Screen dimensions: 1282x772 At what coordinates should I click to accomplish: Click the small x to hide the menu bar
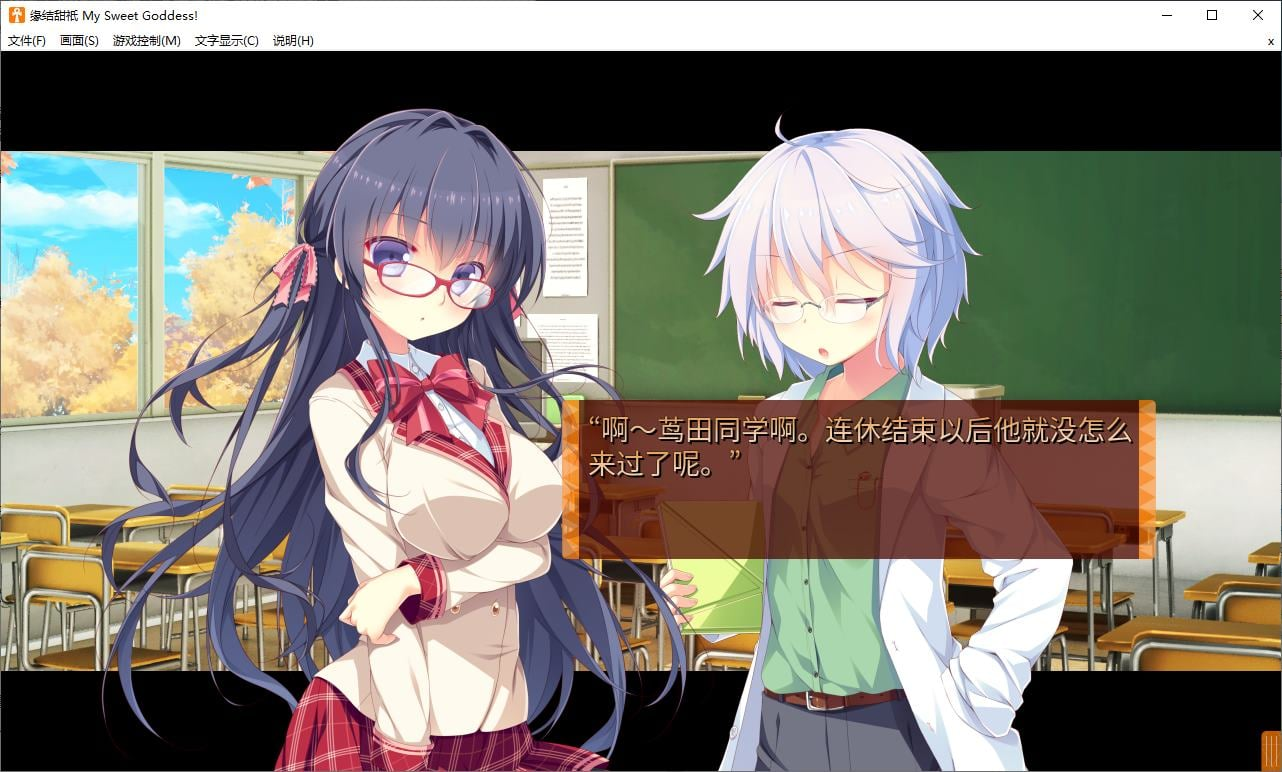click(1270, 41)
